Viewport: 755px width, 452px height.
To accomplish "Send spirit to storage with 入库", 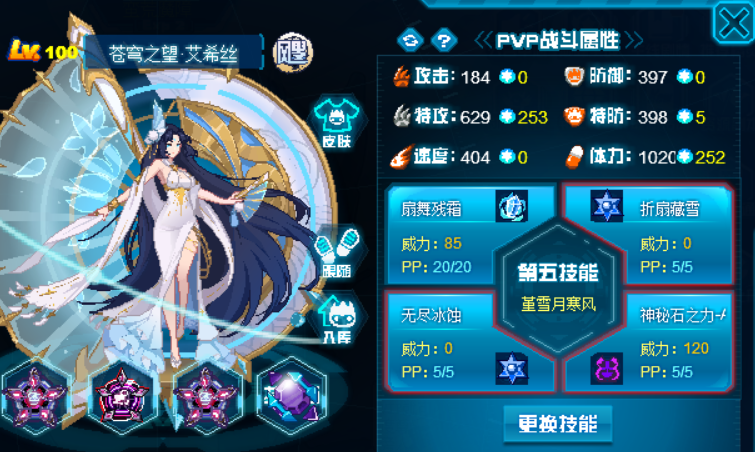I will click(335, 322).
